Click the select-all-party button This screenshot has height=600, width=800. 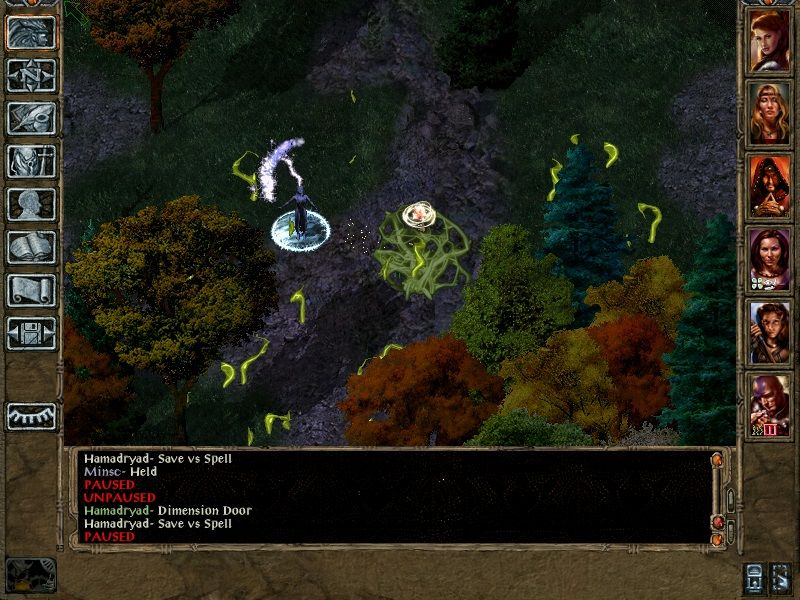(753, 578)
